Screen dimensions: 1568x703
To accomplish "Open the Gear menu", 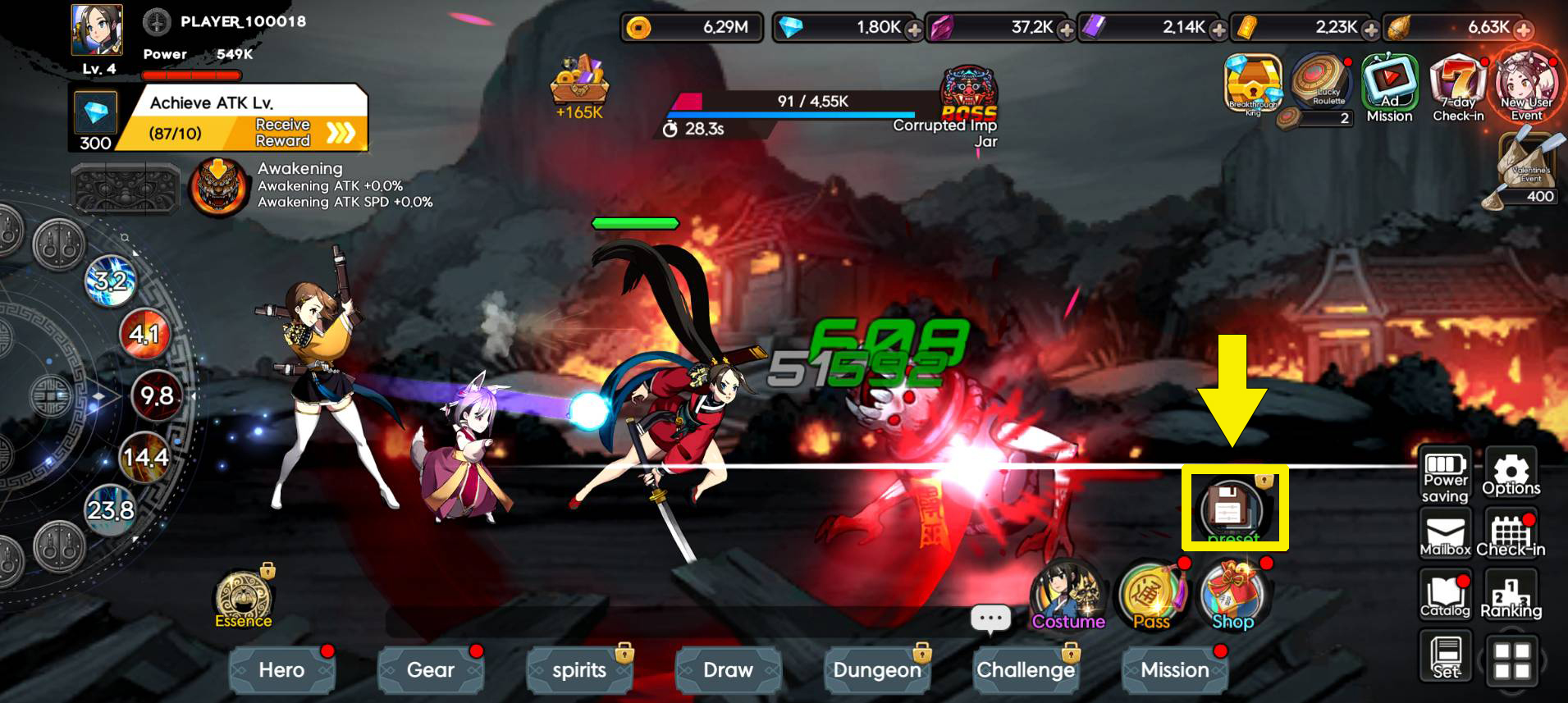I will 430,670.
